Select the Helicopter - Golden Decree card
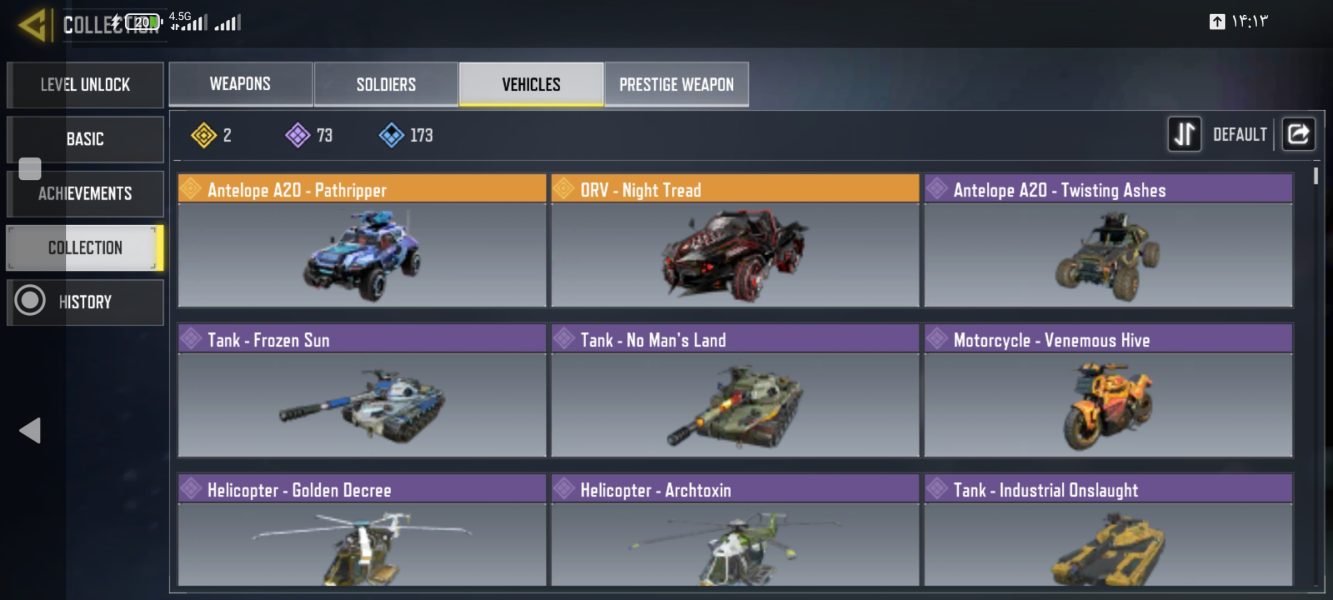The image size is (1333, 600). pos(362,531)
